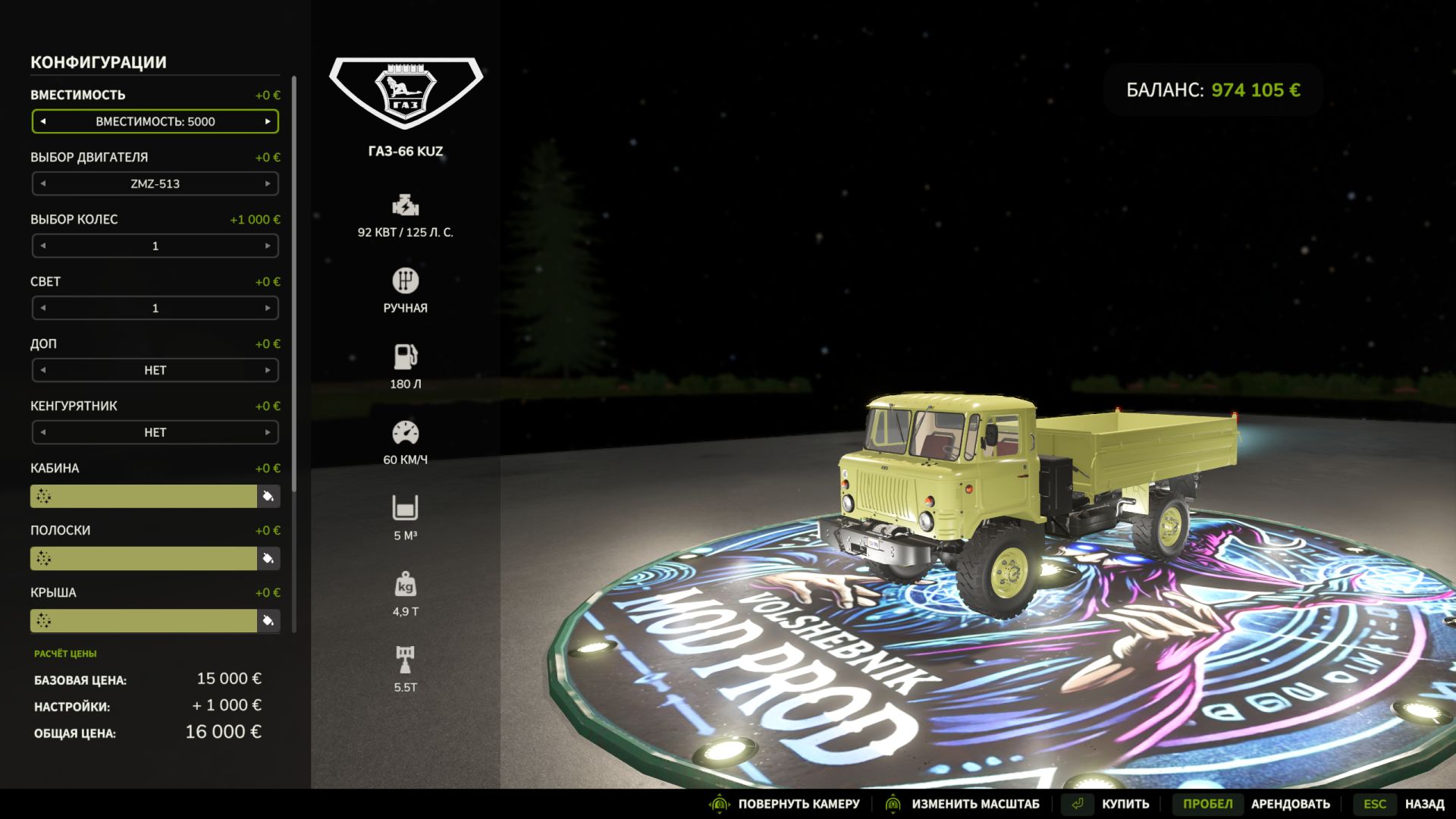Set next Кенгурятник bullbar option

268,432
